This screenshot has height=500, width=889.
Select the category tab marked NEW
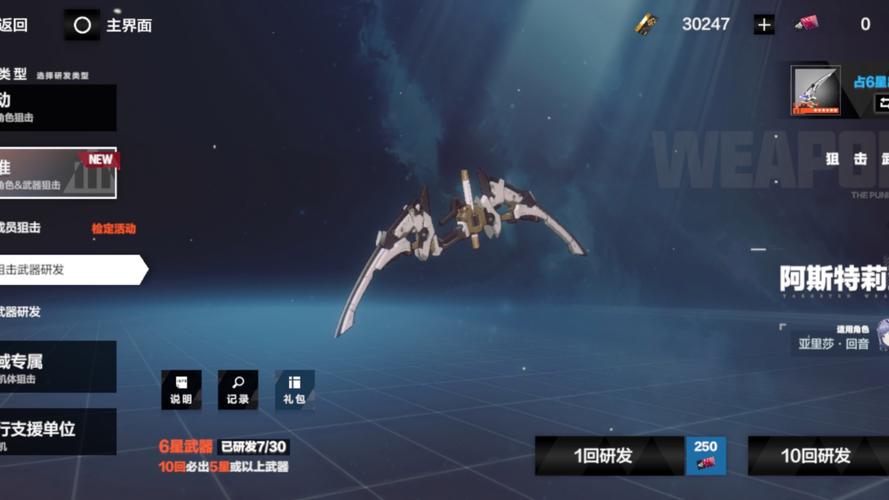pyautogui.click(x=58, y=173)
